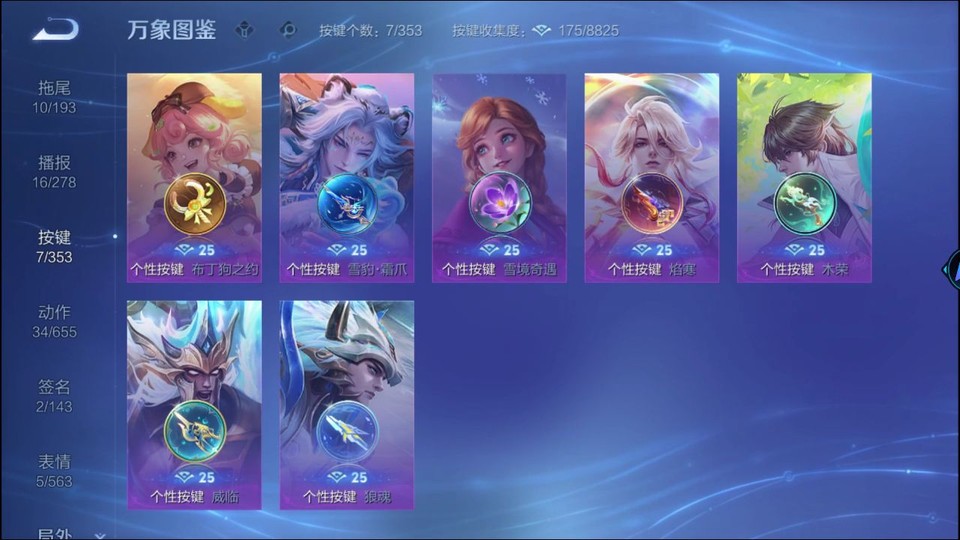Viewport: 960px width, 540px height.
Task: Click the cube icon beside 万象图鉴 title
Action: click(x=244, y=30)
